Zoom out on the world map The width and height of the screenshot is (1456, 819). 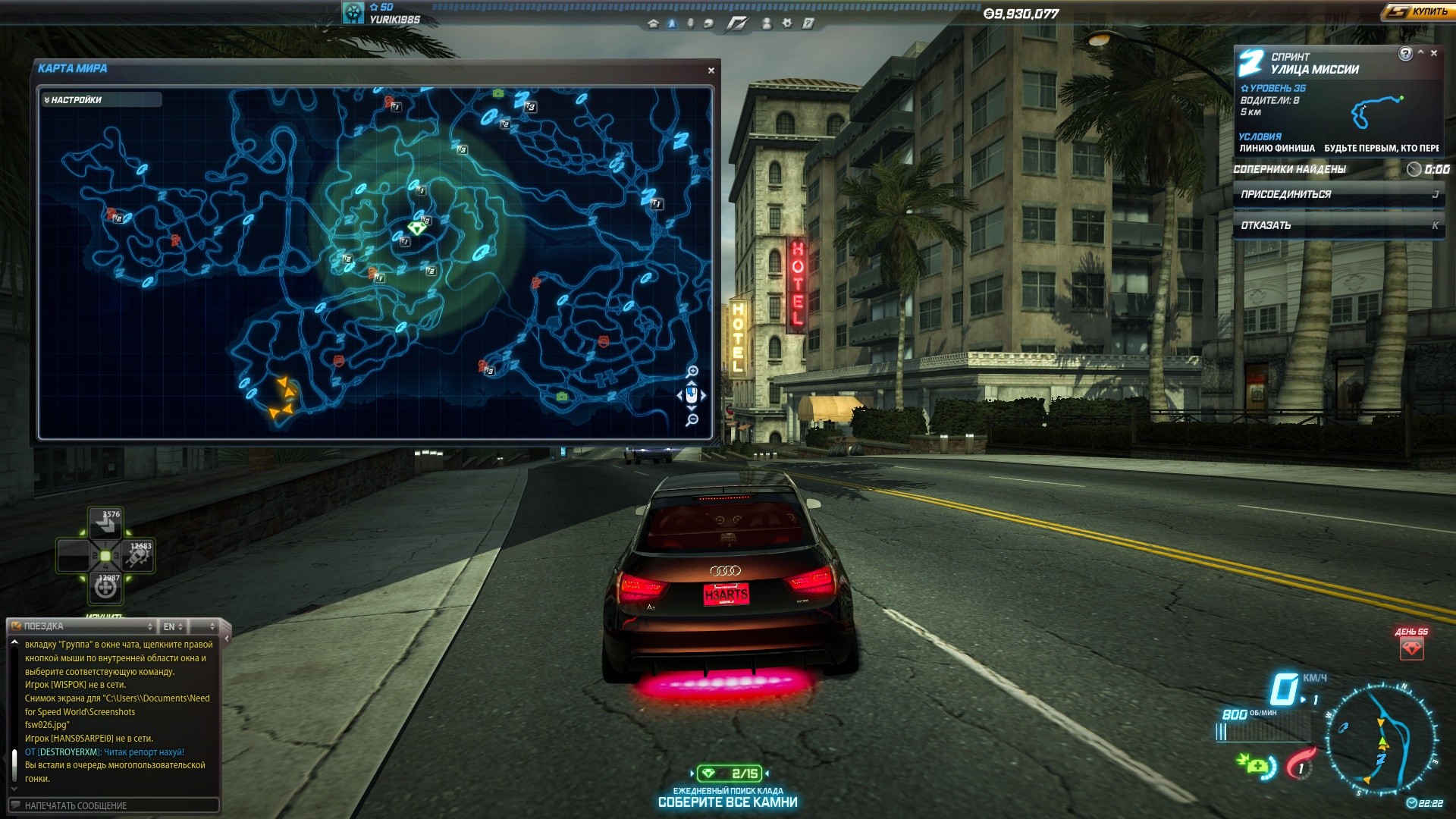click(x=692, y=419)
